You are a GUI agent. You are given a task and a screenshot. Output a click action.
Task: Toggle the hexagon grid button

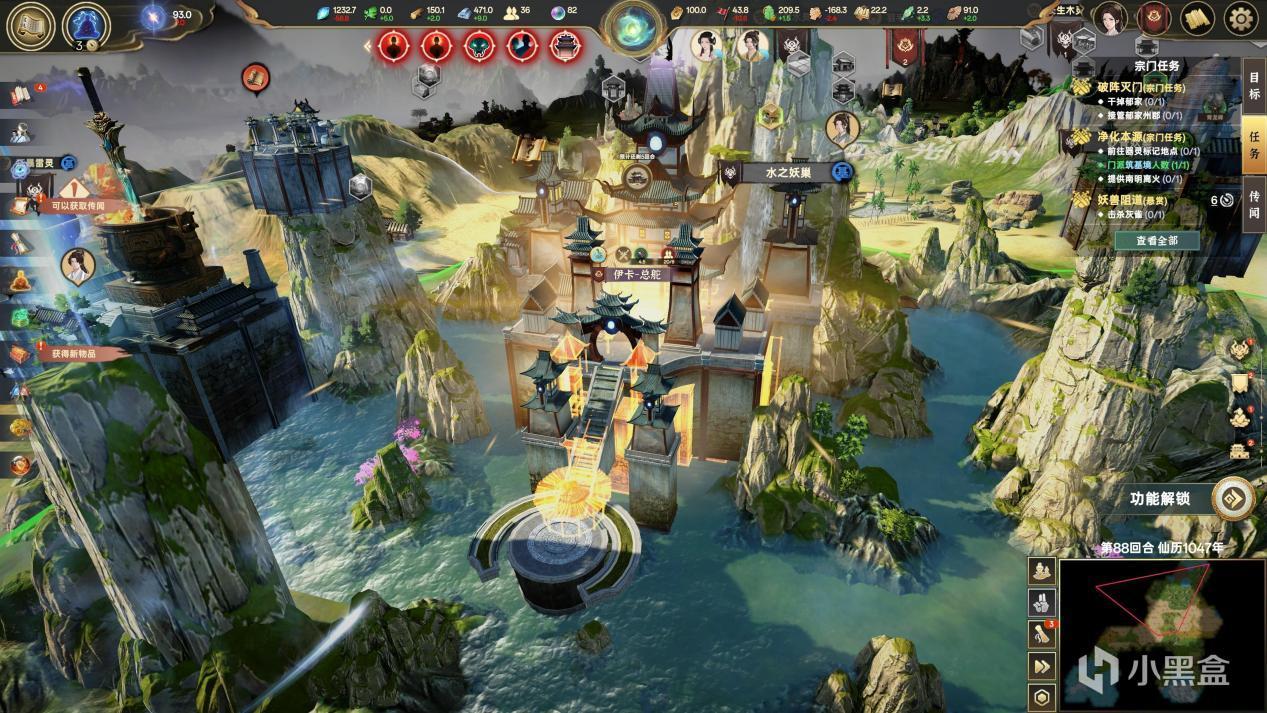(x=1042, y=698)
